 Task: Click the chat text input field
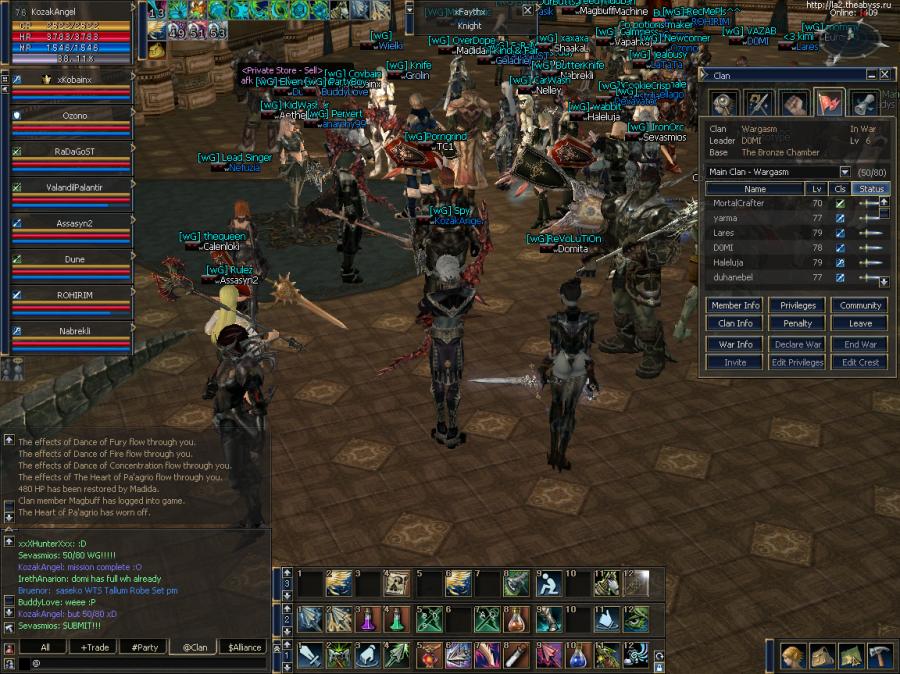tap(140, 663)
